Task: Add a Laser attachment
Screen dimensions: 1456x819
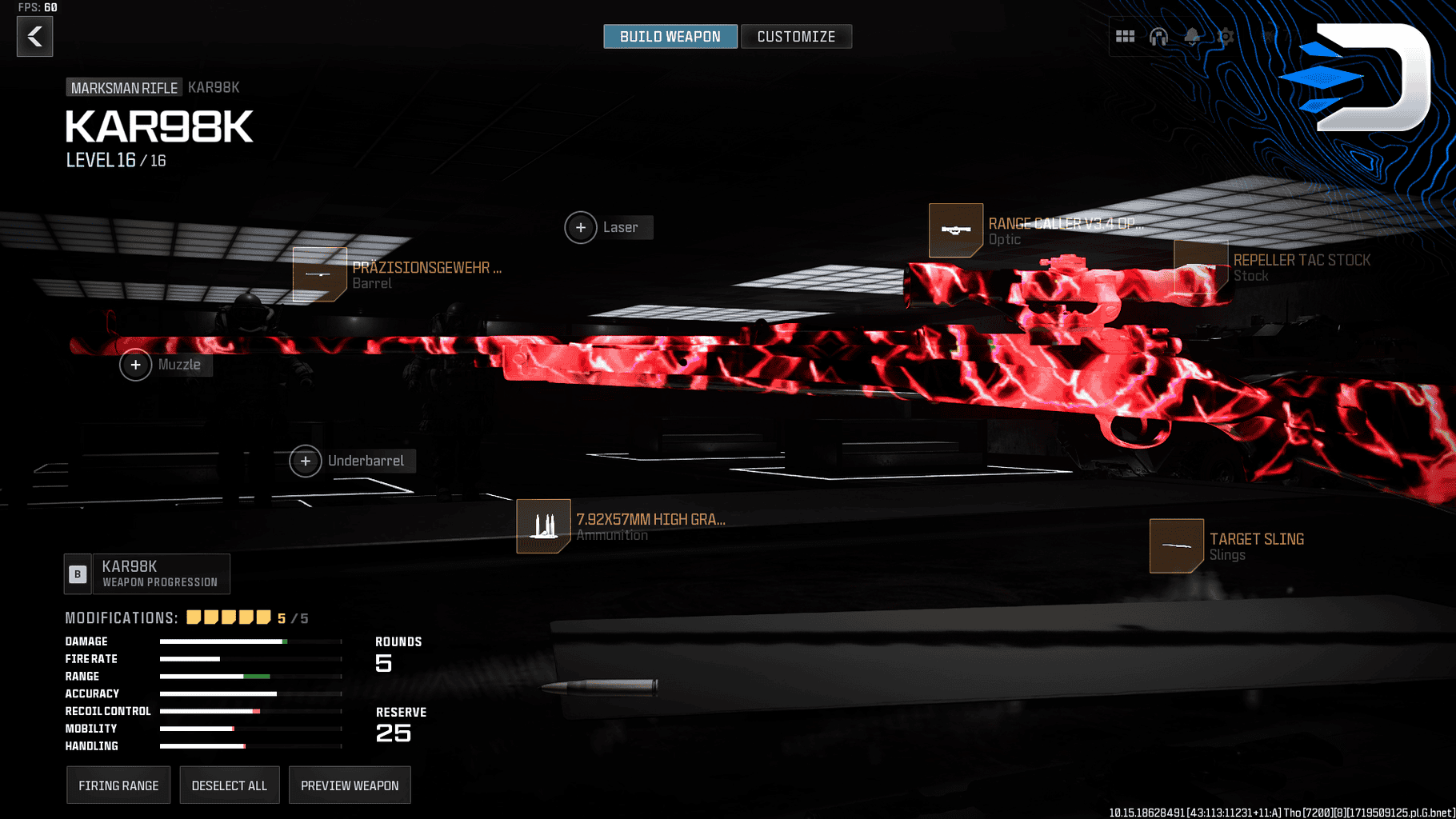Action: click(x=582, y=228)
